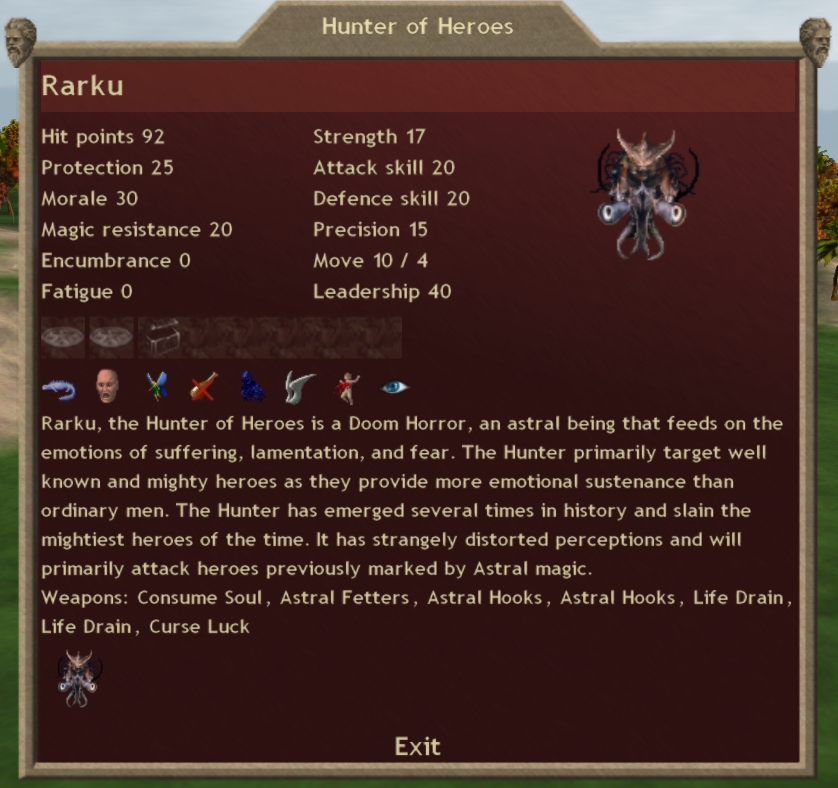Click the red-cloaked running figure icon
Image resolution: width=838 pixels, height=788 pixels.
click(347, 386)
